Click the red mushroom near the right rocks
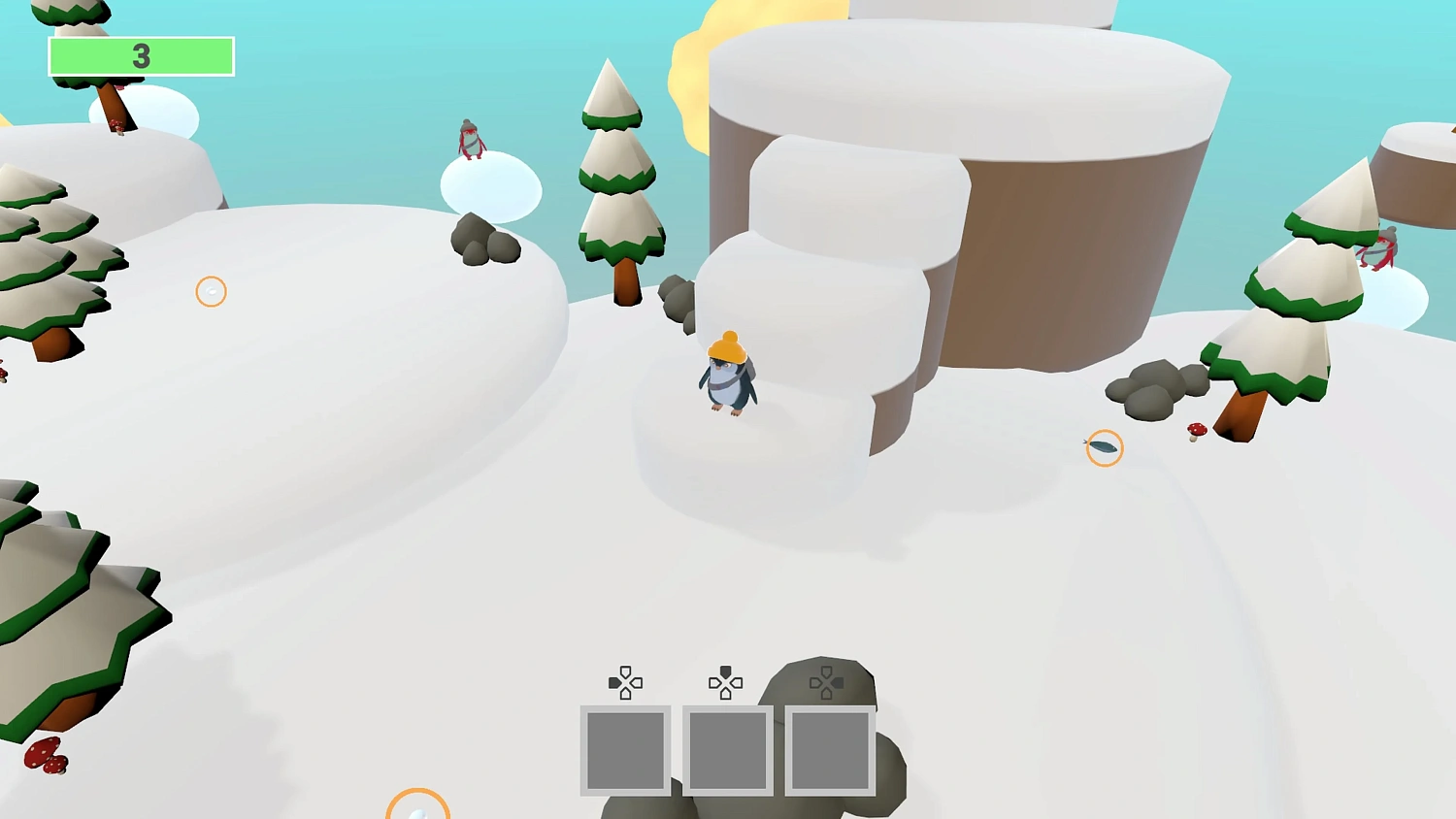This screenshot has height=819, width=1456. [1195, 430]
